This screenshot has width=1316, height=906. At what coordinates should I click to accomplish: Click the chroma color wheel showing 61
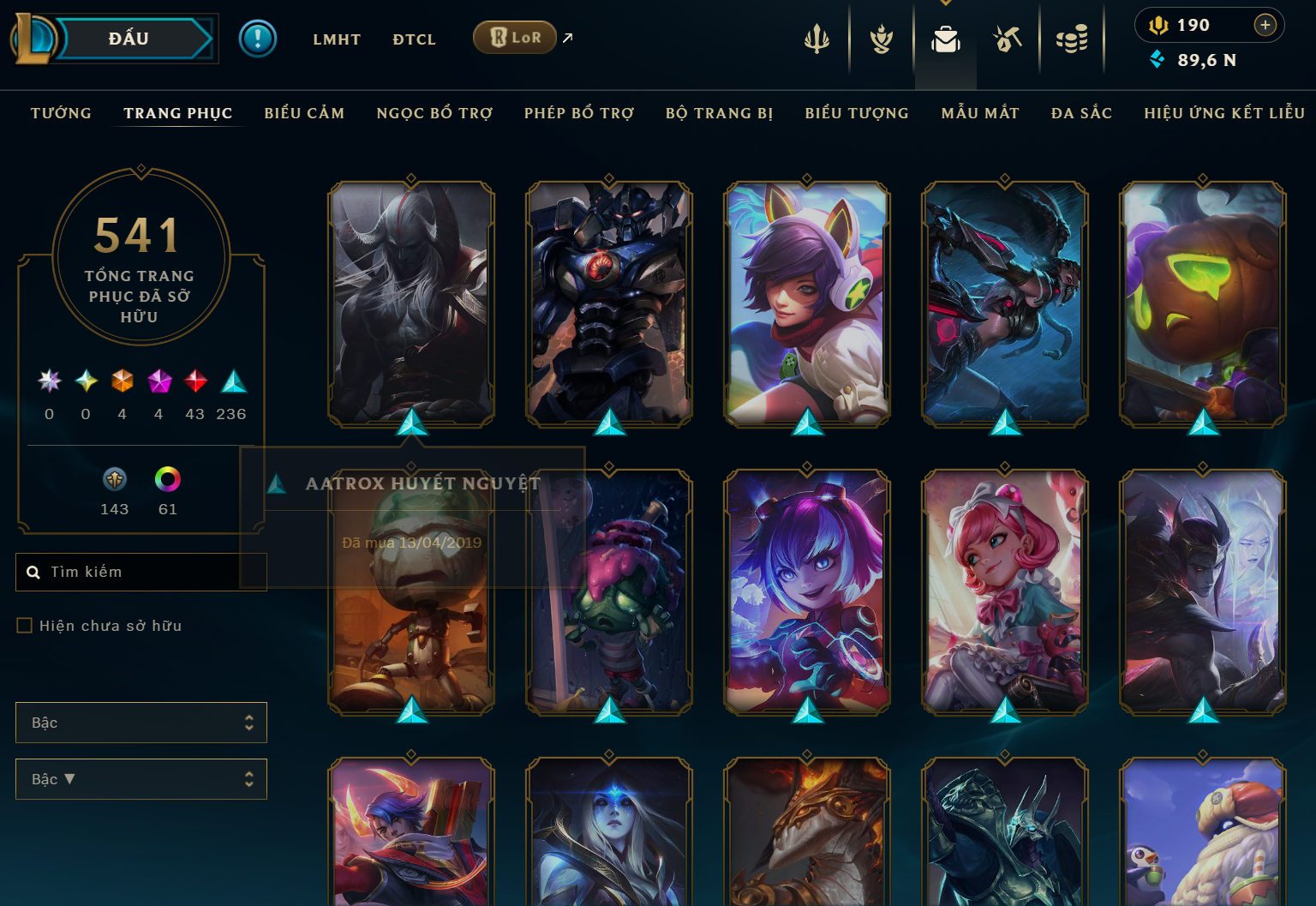(x=168, y=481)
